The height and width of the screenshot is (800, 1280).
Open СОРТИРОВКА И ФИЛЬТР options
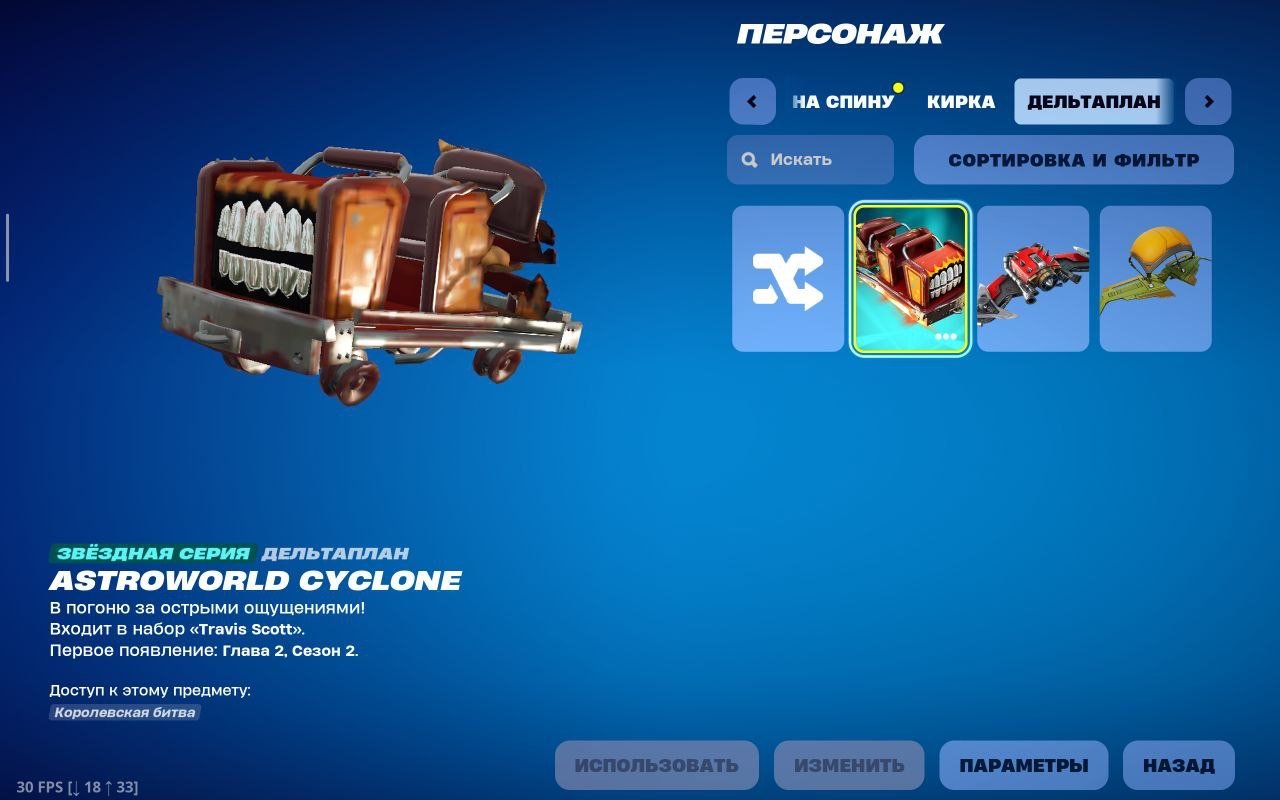tap(1074, 159)
